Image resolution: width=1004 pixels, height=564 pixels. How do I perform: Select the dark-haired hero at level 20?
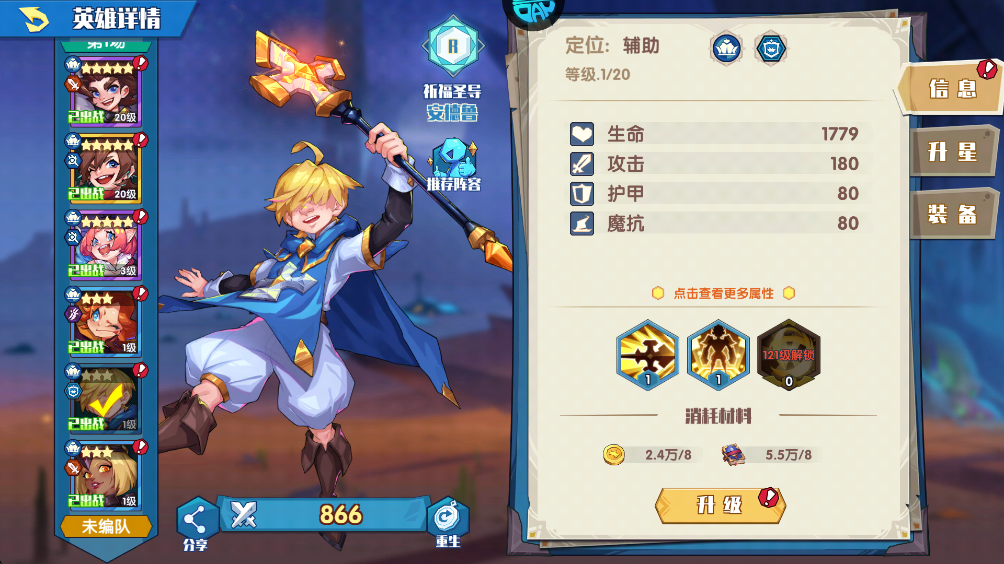point(103,92)
